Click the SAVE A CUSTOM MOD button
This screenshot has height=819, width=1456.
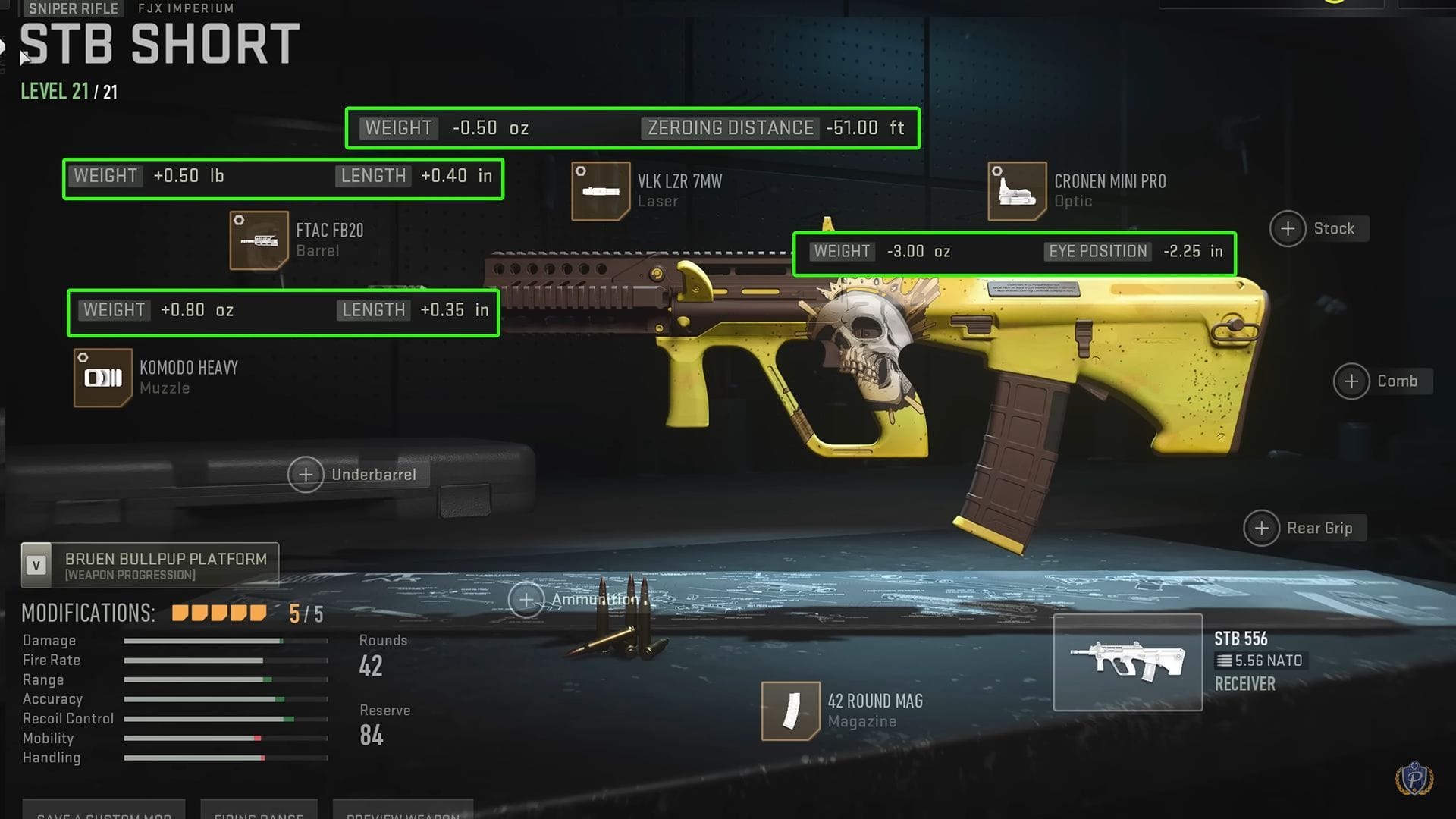(x=104, y=814)
